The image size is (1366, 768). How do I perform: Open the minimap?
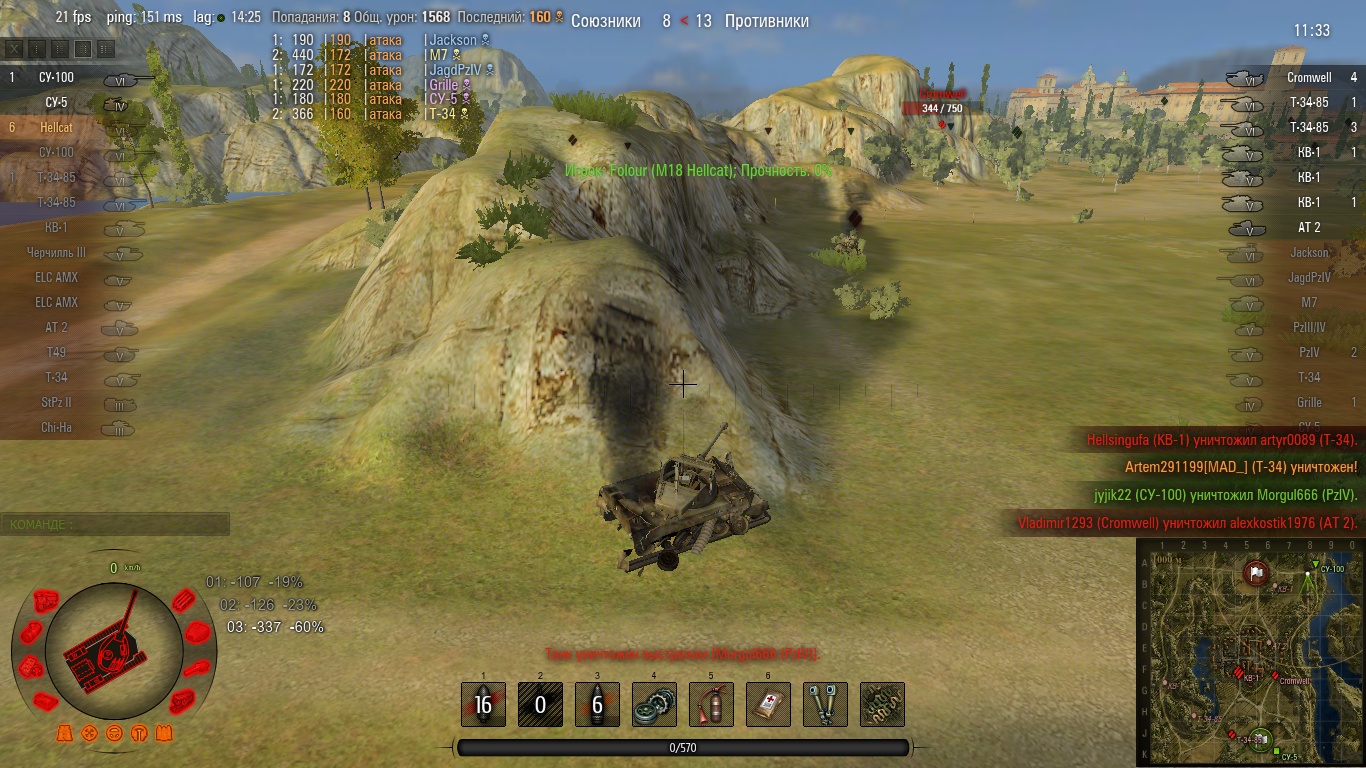(1250, 652)
